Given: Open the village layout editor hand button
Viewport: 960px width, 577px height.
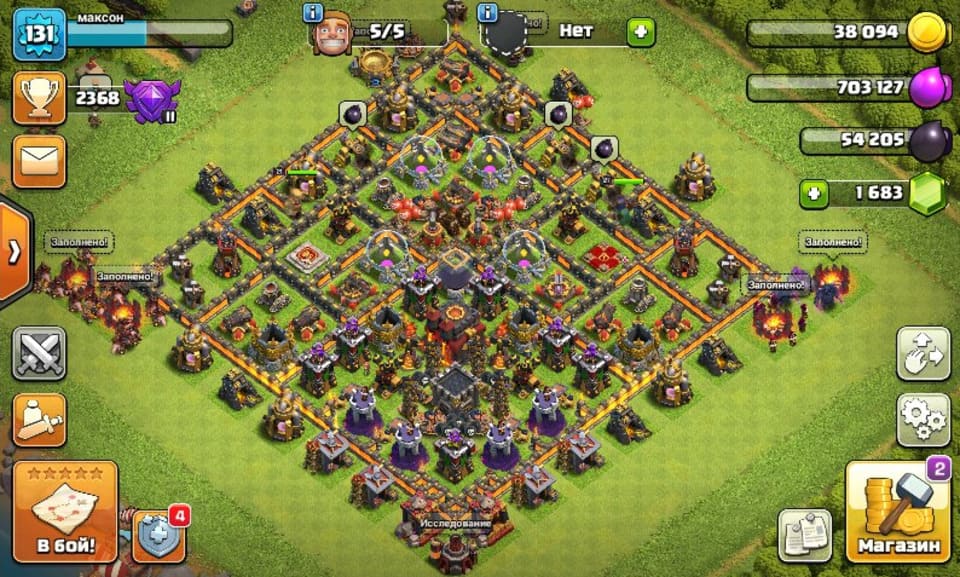Looking at the screenshot, I should pyautogui.click(x=922, y=353).
